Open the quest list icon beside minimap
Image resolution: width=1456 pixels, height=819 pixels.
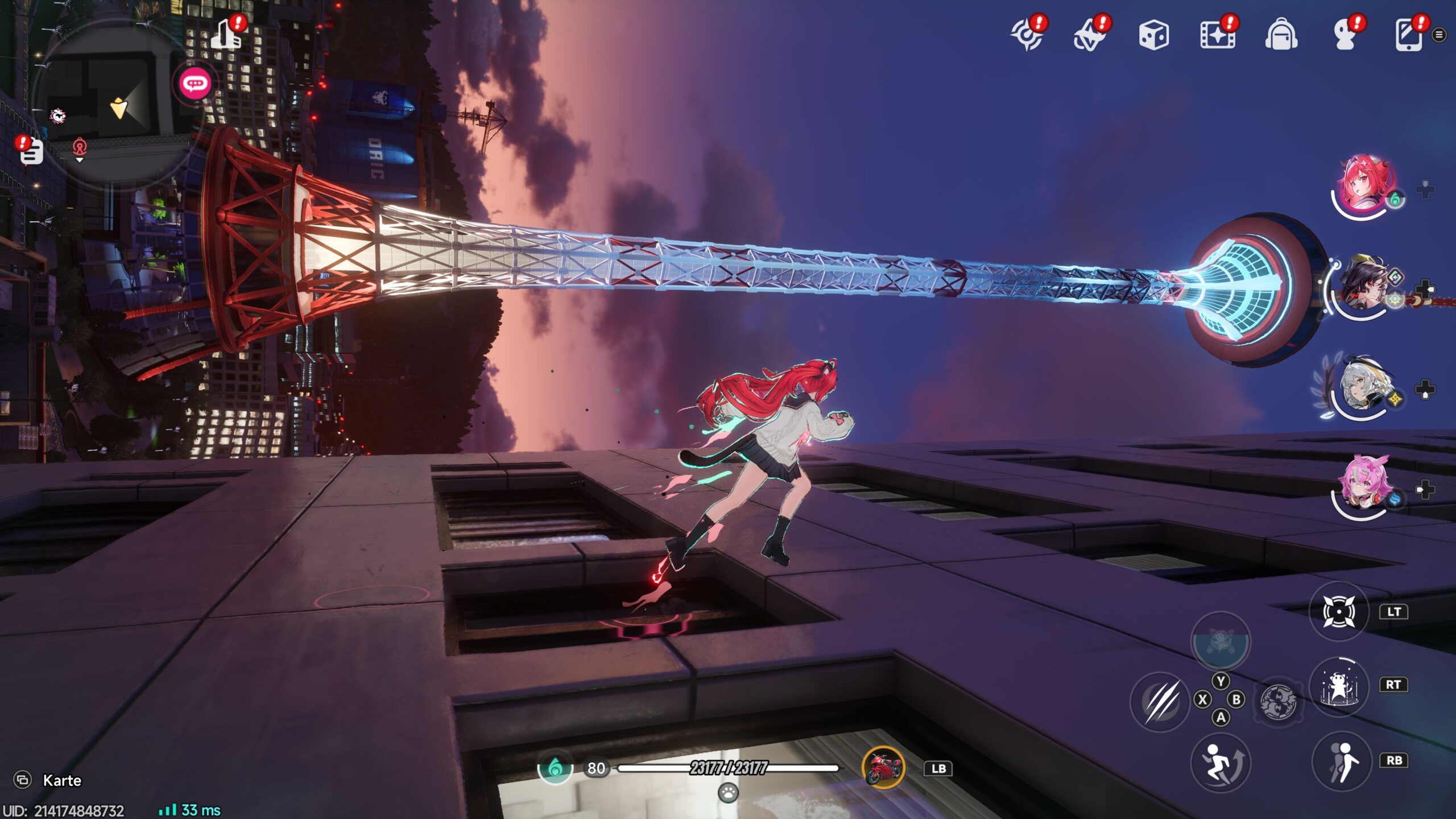tap(31, 151)
